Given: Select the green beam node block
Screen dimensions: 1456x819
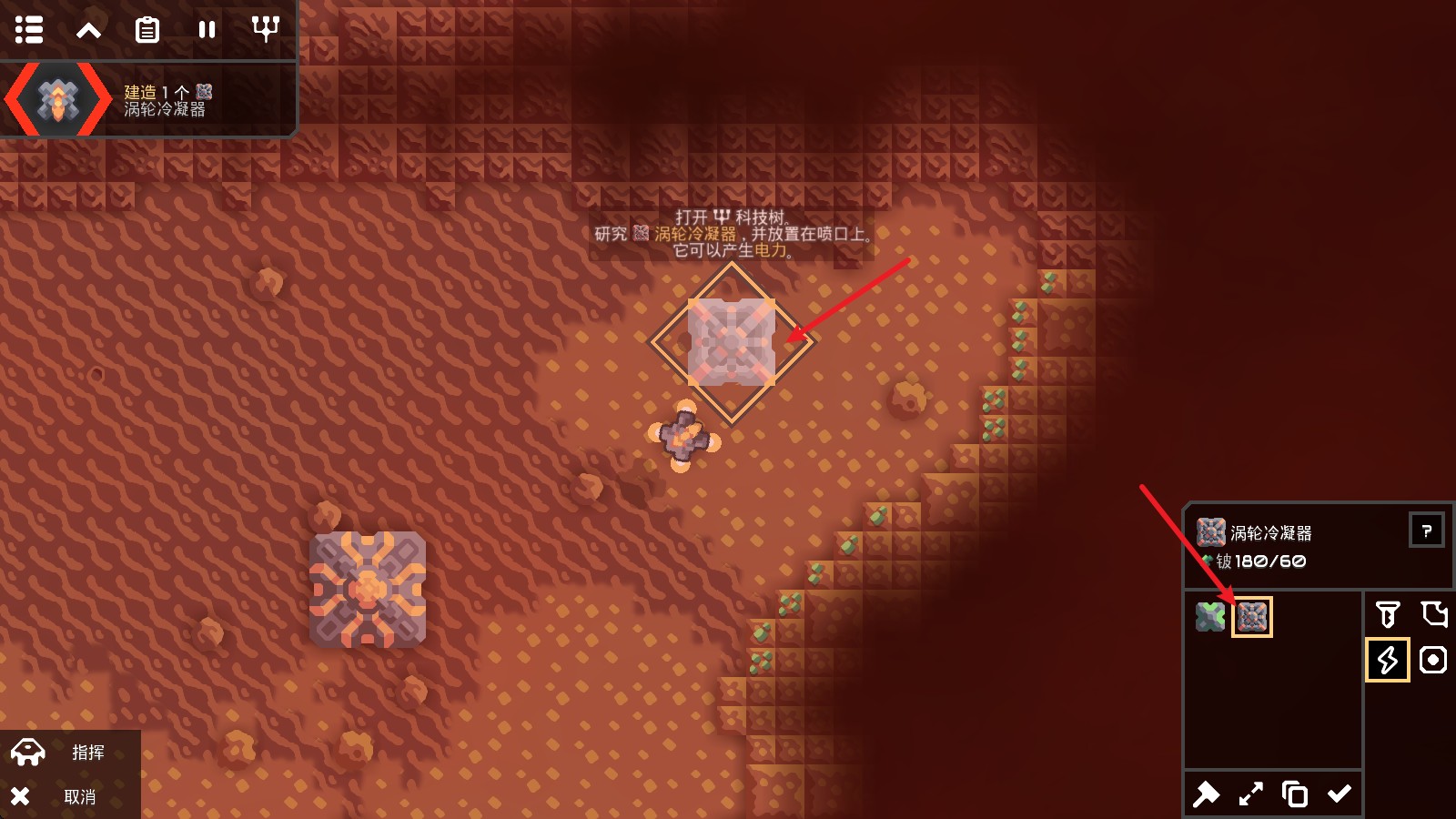Looking at the screenshot, I should [1210, 617].
